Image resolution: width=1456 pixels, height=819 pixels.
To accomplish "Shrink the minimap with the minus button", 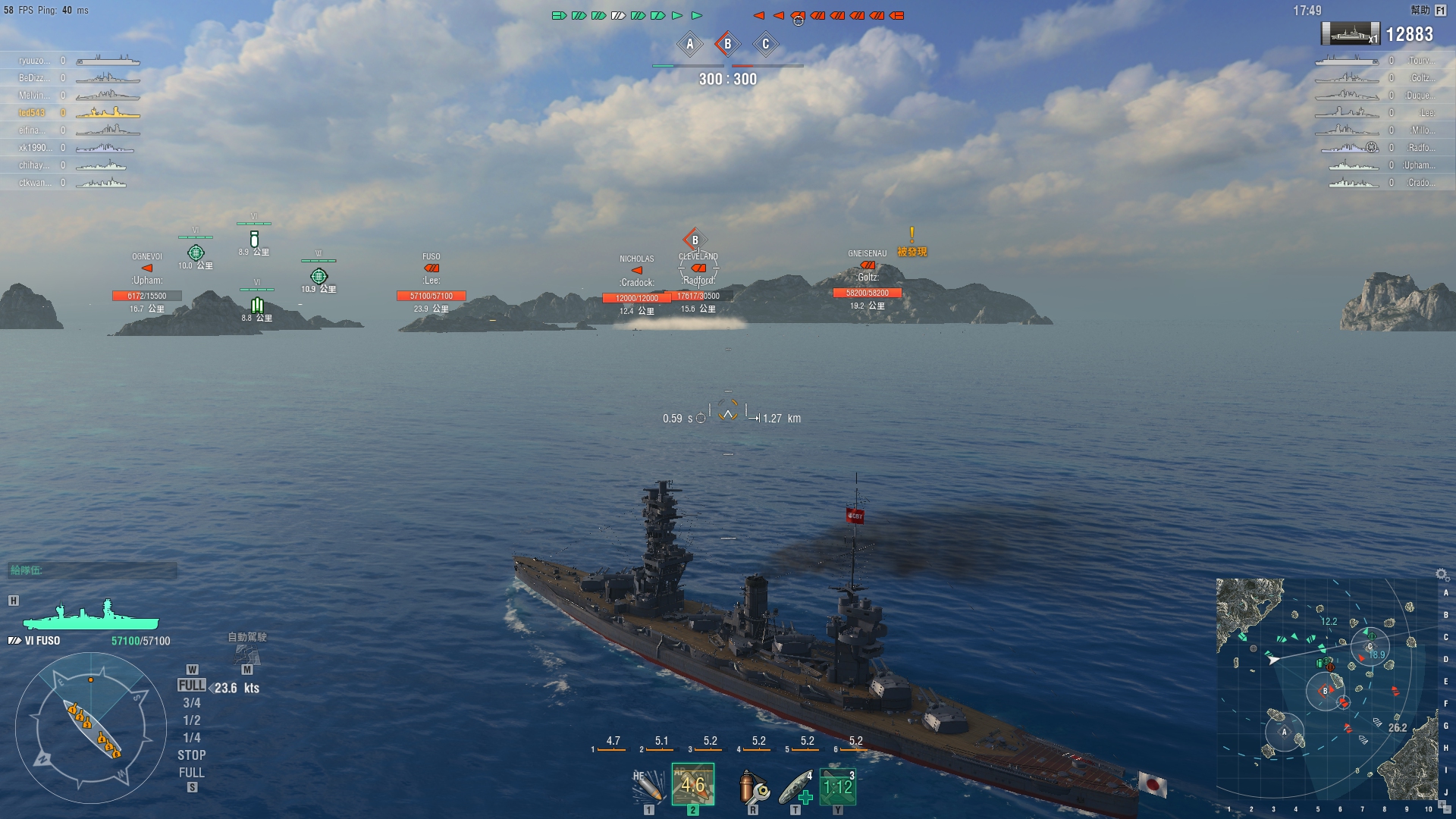I will click(1447, 810).
